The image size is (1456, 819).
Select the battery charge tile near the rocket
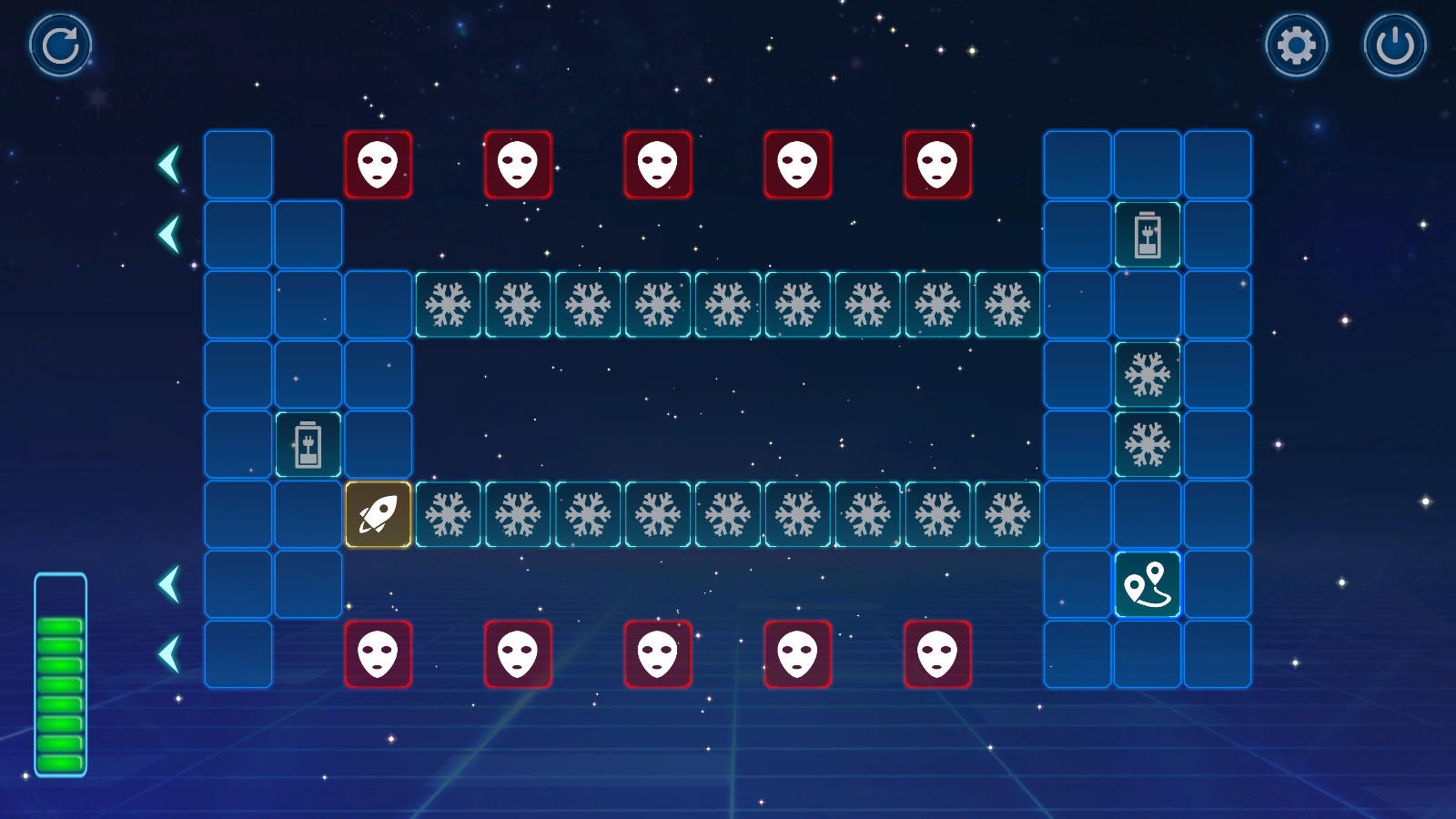click(x=309, y=444)
